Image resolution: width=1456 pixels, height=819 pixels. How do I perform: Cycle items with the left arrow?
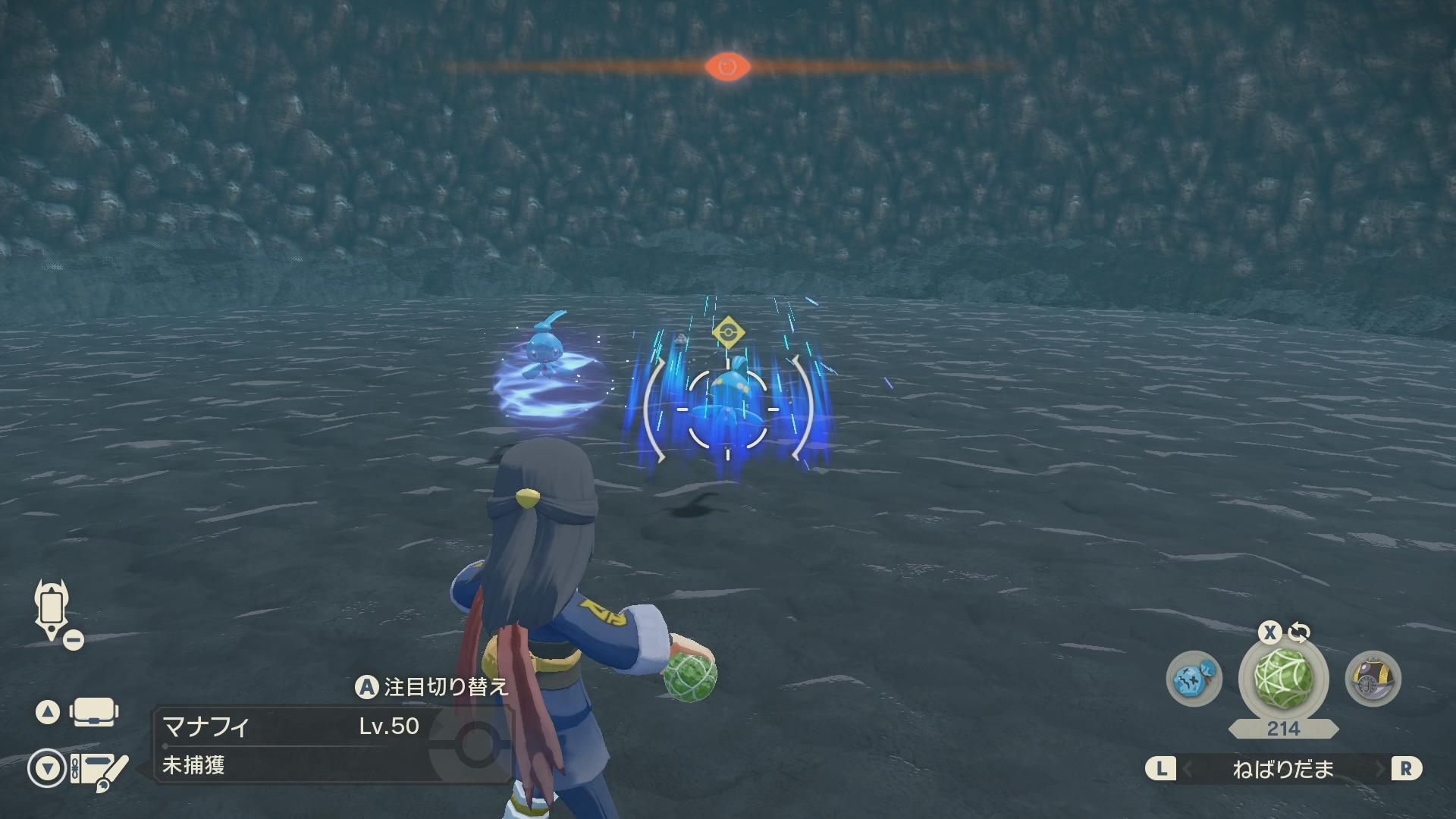tap(1187, 770)
